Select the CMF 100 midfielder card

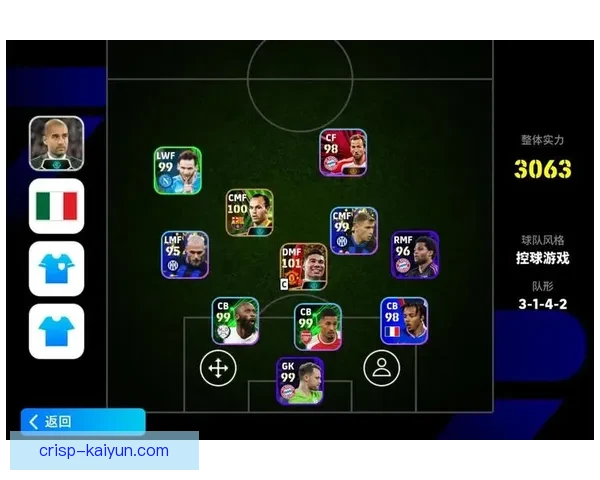tap(249, 213)
